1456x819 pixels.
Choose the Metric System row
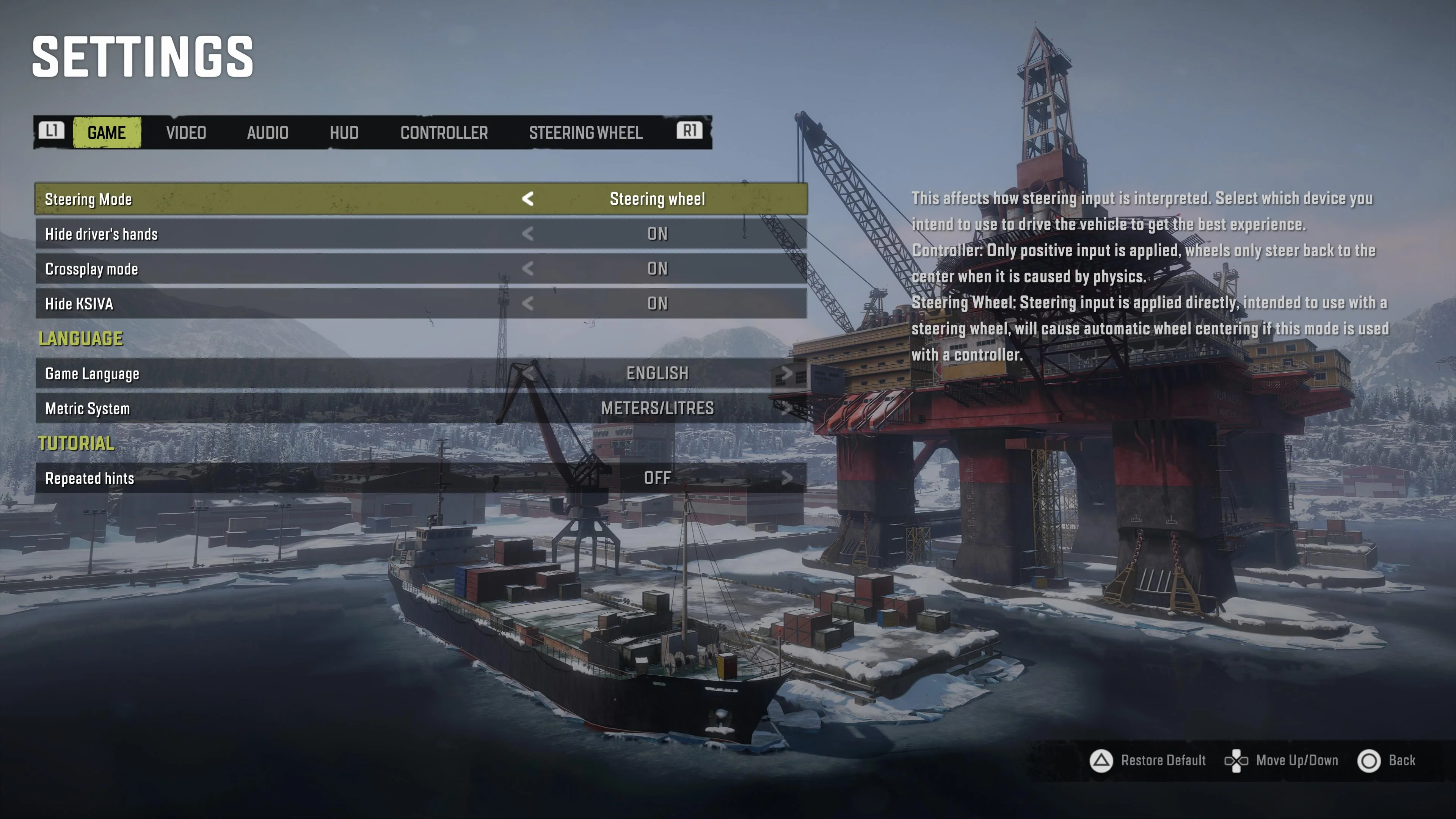pyautogui.click(x=421, y=409)
